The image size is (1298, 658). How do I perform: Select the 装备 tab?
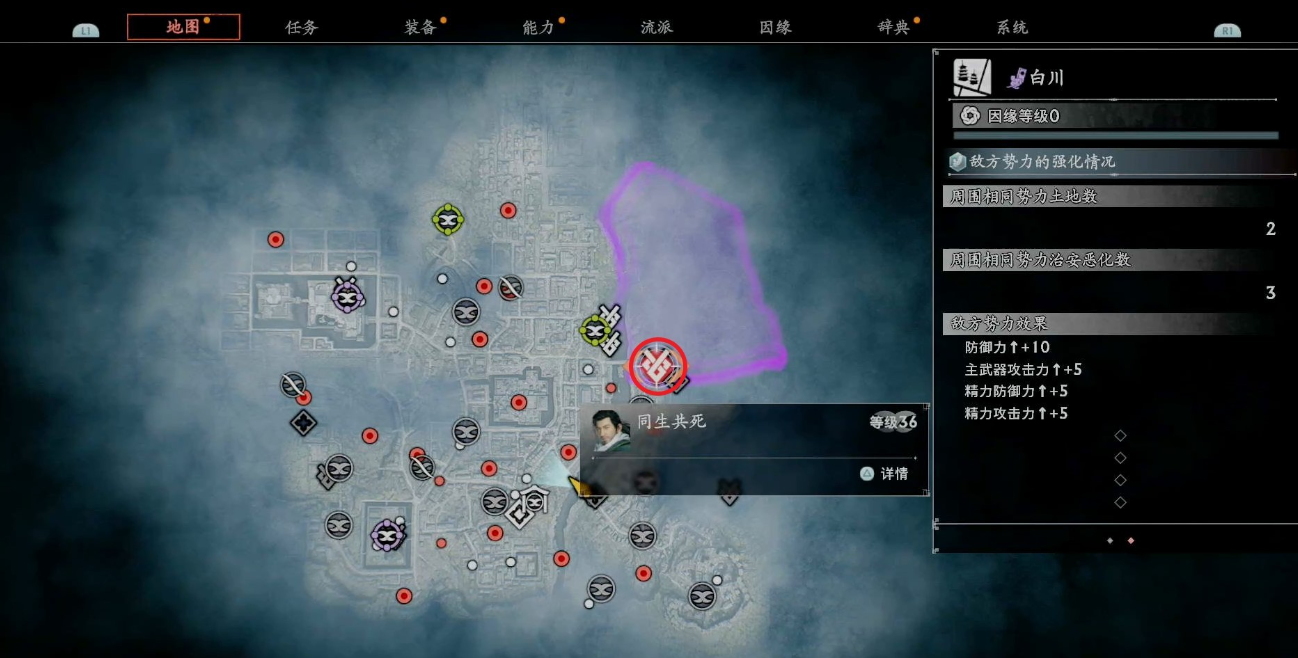click(x=420, y=27)
